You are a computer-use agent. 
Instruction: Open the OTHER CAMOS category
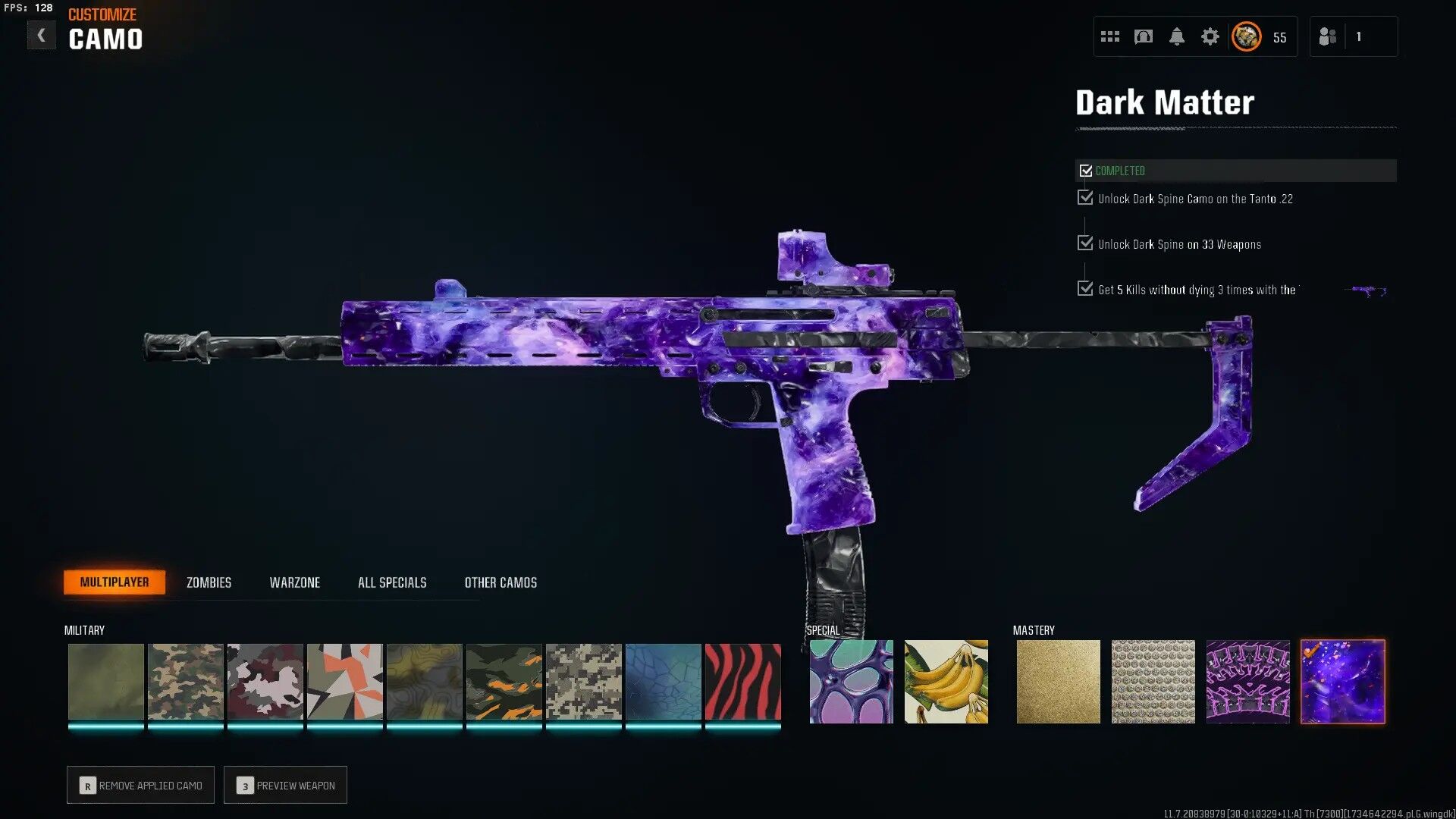500,582
